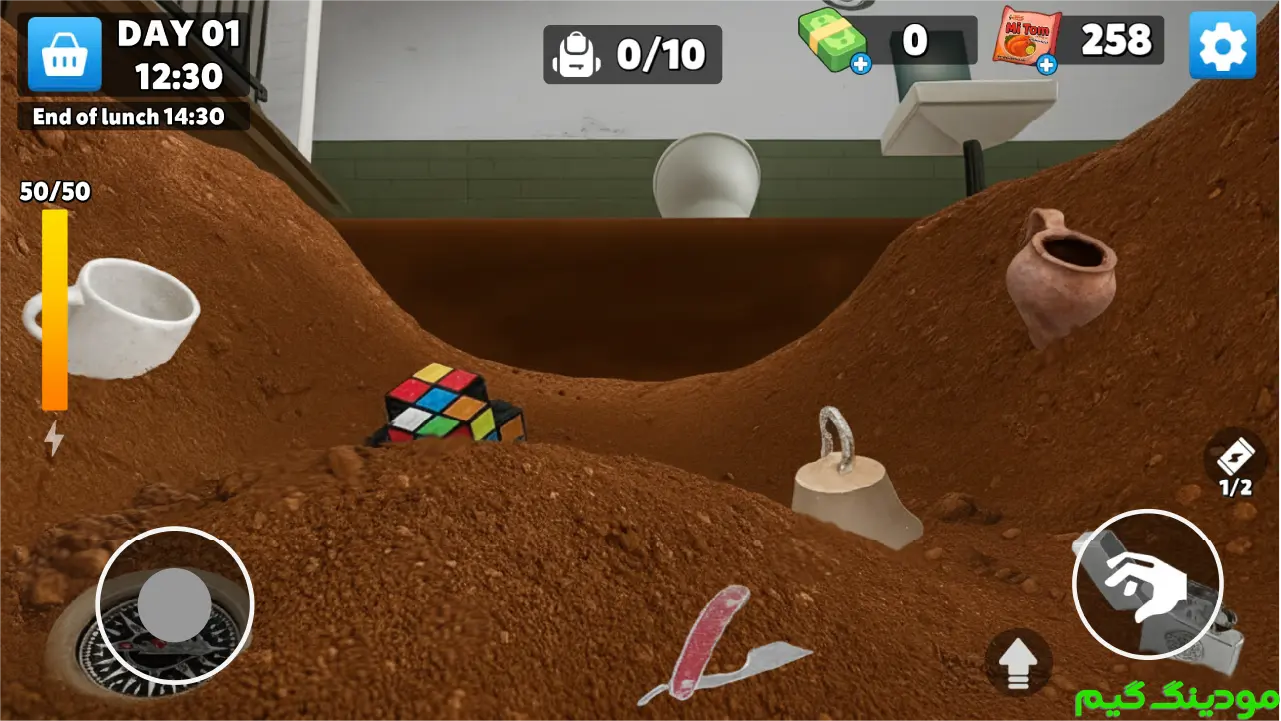Open the shop basket menu

[x=65, y=54]
